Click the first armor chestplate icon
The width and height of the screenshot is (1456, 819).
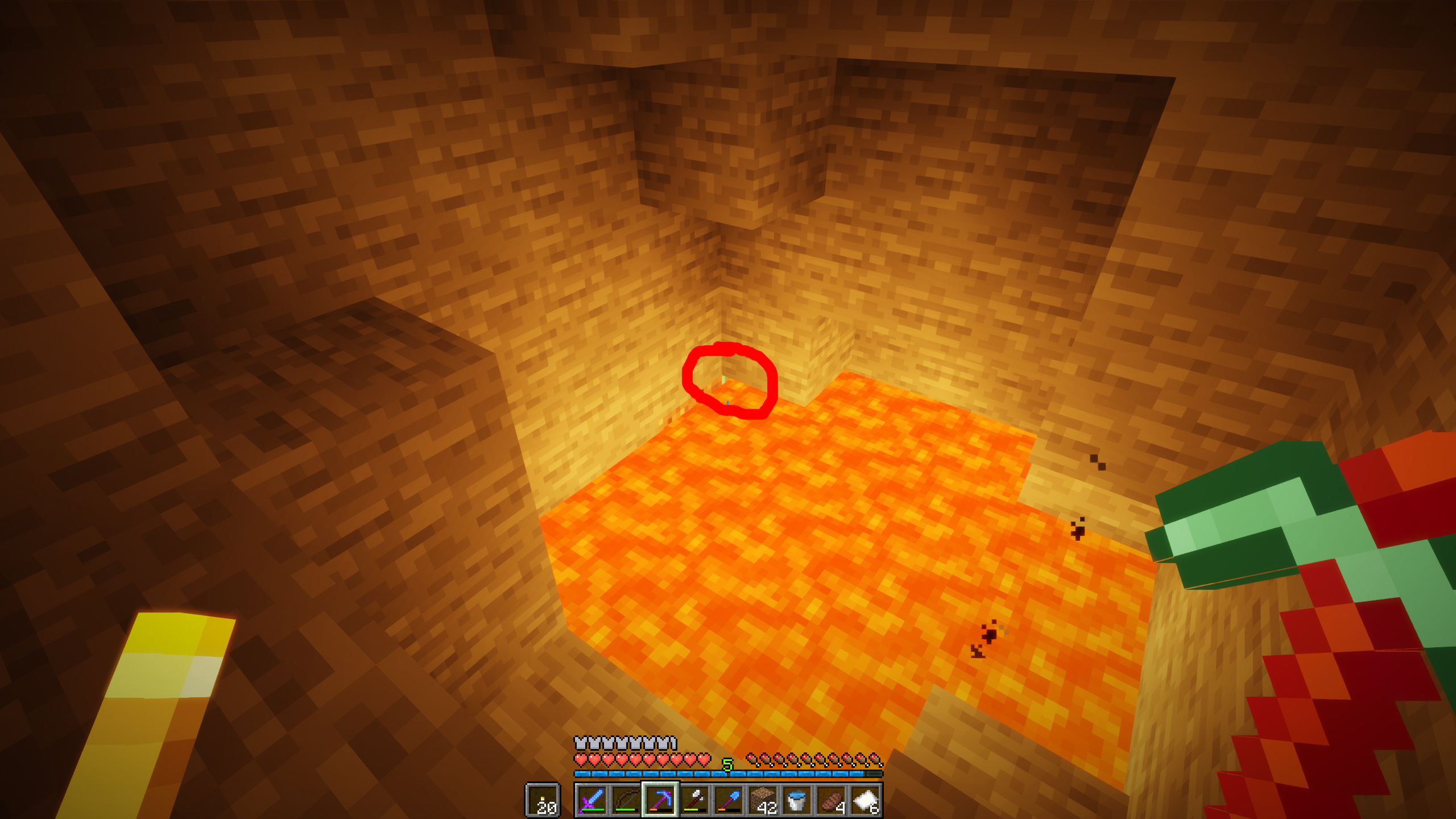click(x=581, y=742)
